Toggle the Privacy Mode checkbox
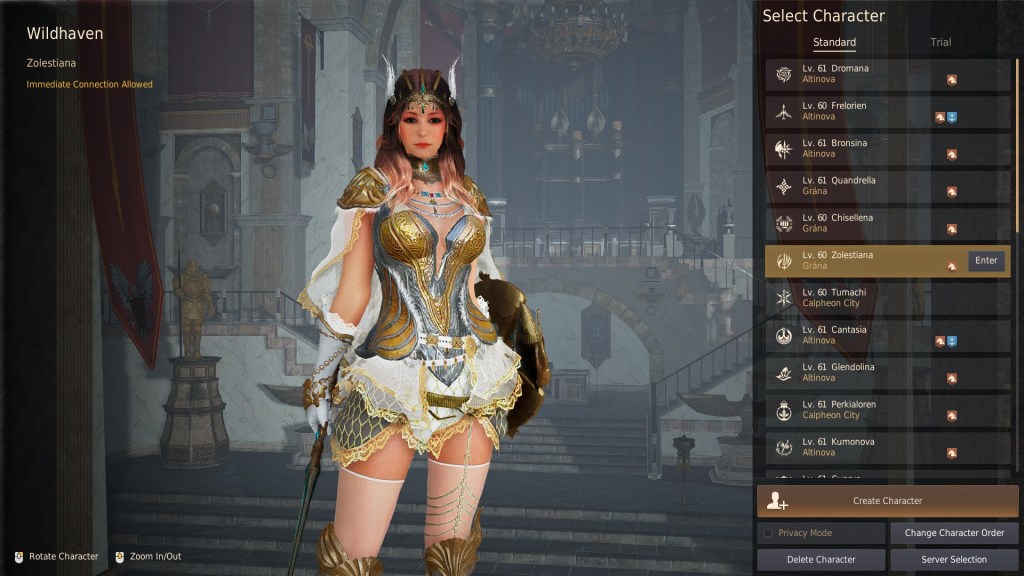This screenshot has height=576, width=1024. [x=768, y=533]
